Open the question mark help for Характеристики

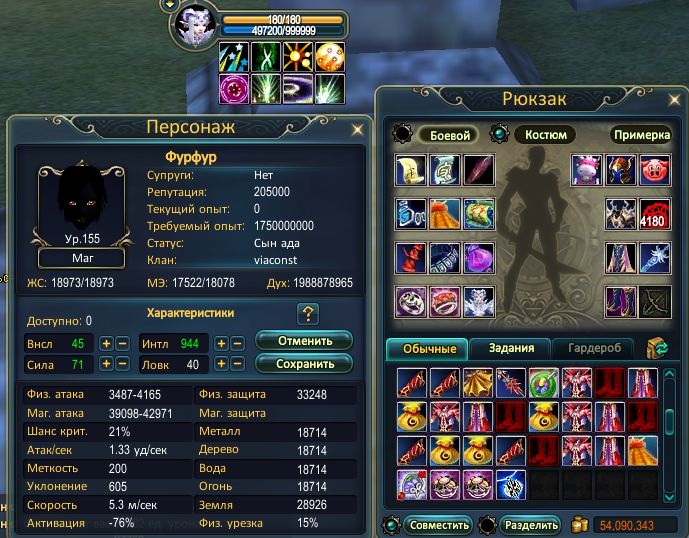pyautogui.click(x=308, y=314)
